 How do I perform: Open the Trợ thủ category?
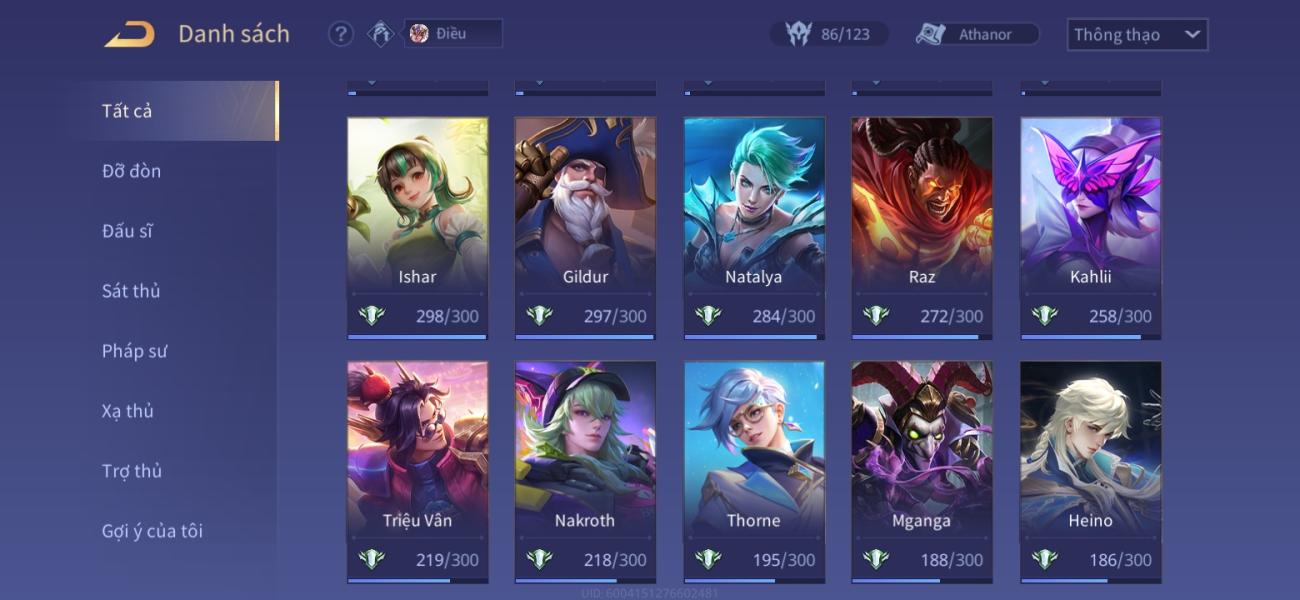pos(131,471)
